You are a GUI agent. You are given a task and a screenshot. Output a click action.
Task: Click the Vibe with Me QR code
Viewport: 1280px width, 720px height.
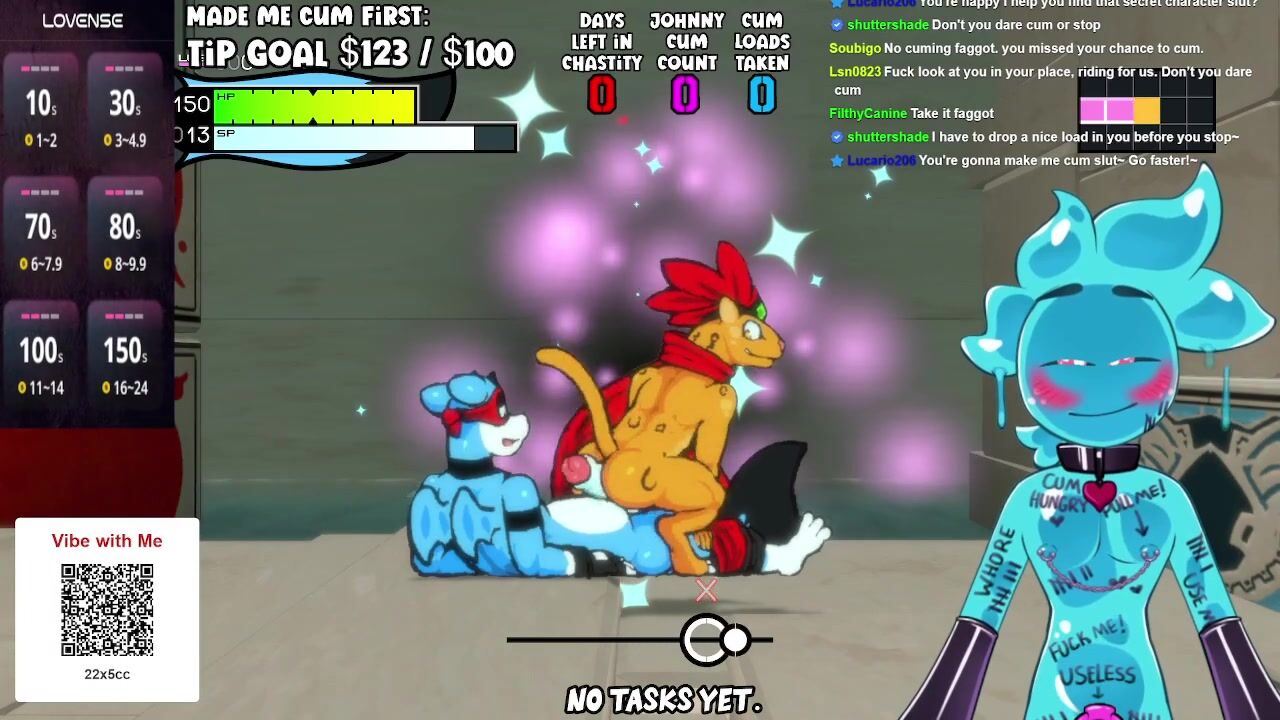(x=107, y=610)
